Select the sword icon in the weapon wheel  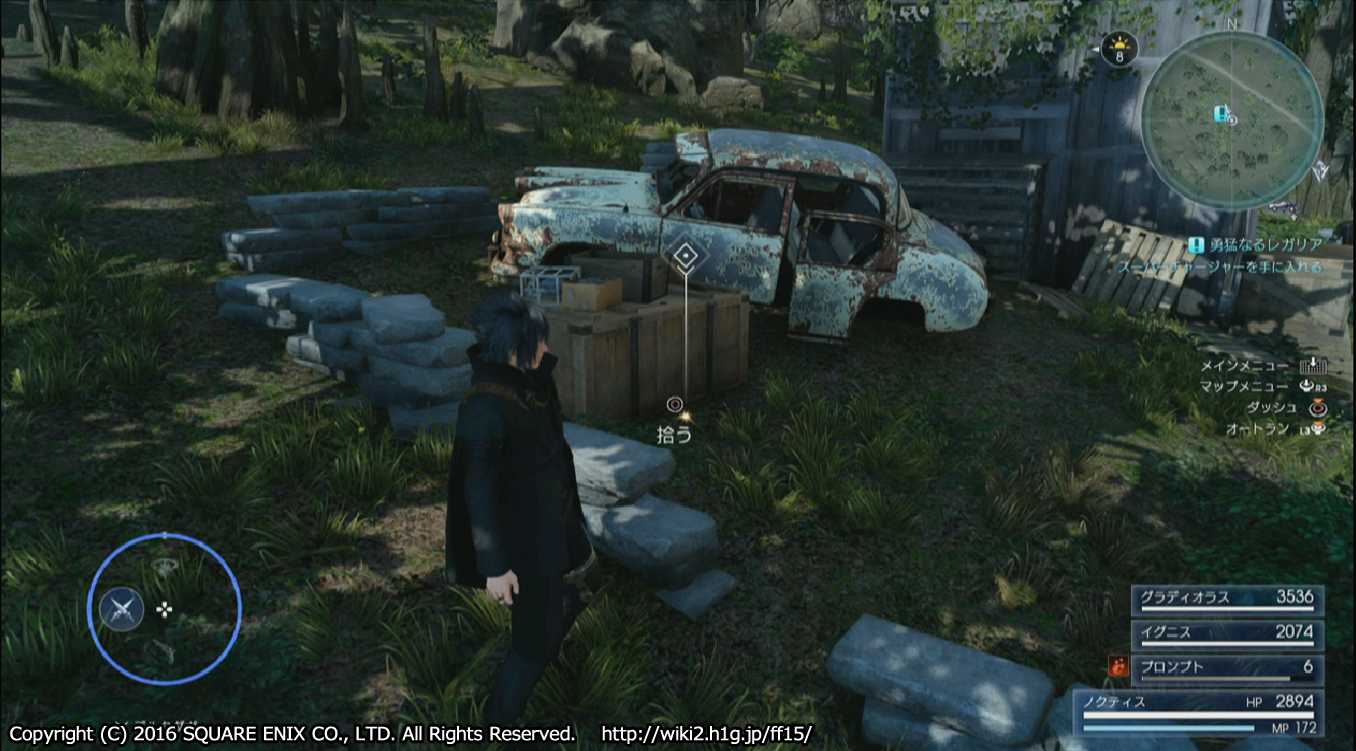click(122, 608)
